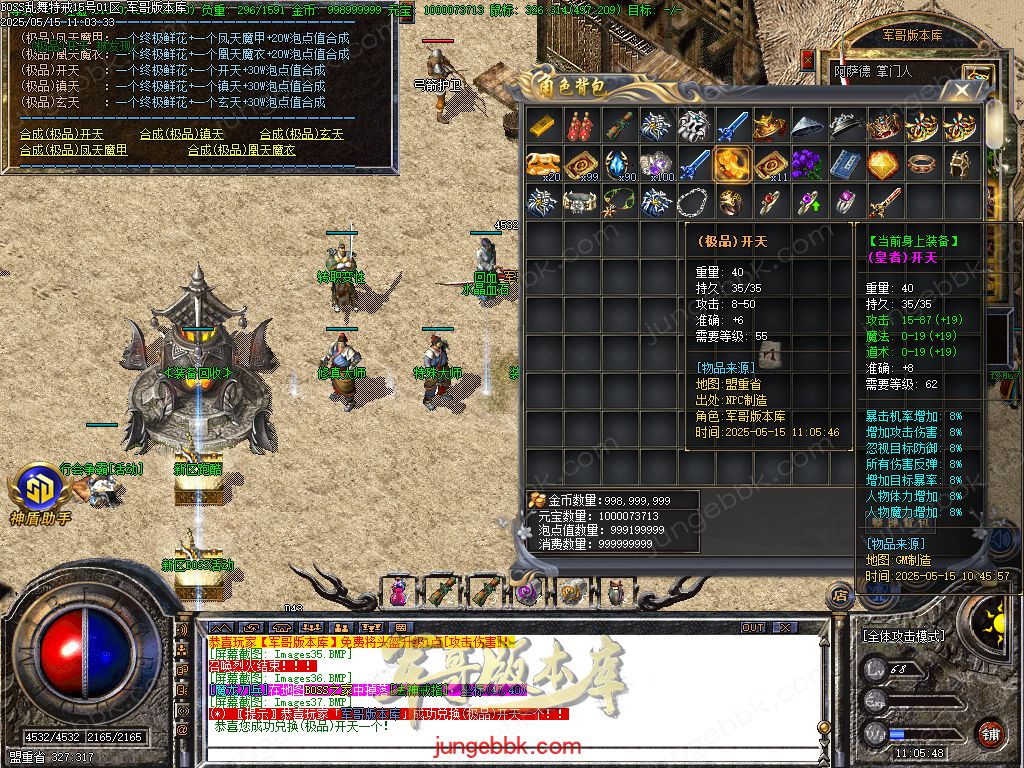Image resolution: width=1024 pixels, height=768 pixels.
Task: Activate the 合成(极品)凰天魔衣 link
Action: pos(242,150)
